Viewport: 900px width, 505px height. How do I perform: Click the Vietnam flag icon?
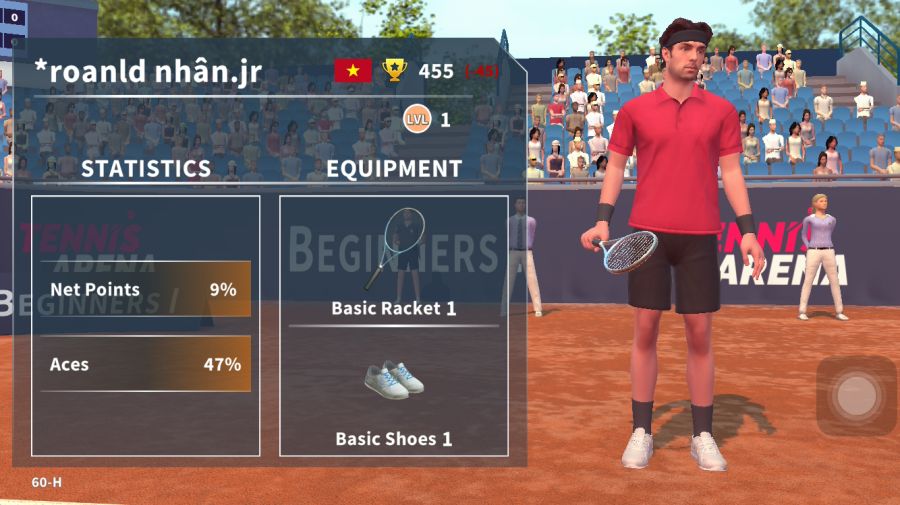(353, 70)
